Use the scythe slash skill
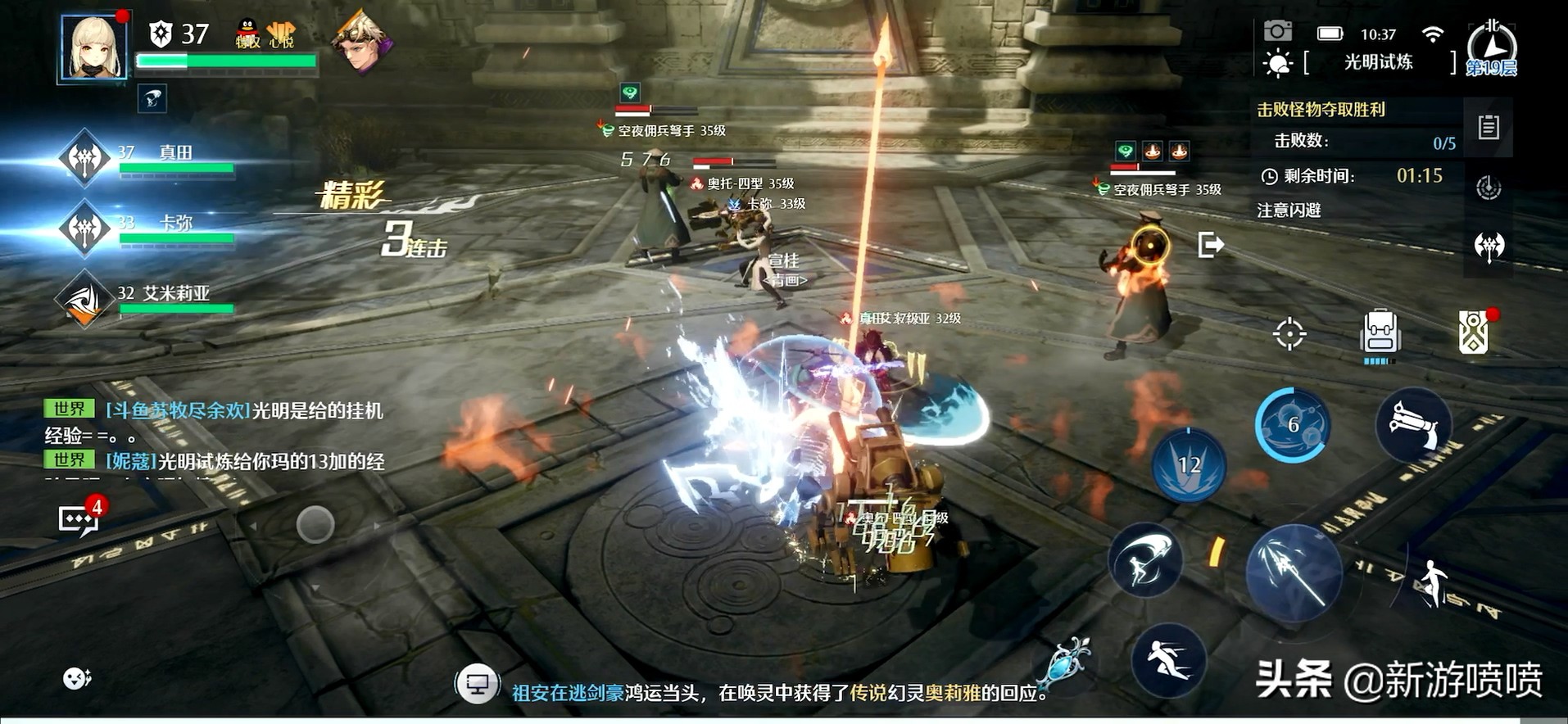The height and width of the screenshot is (724, 1568). pos(1145,561)
